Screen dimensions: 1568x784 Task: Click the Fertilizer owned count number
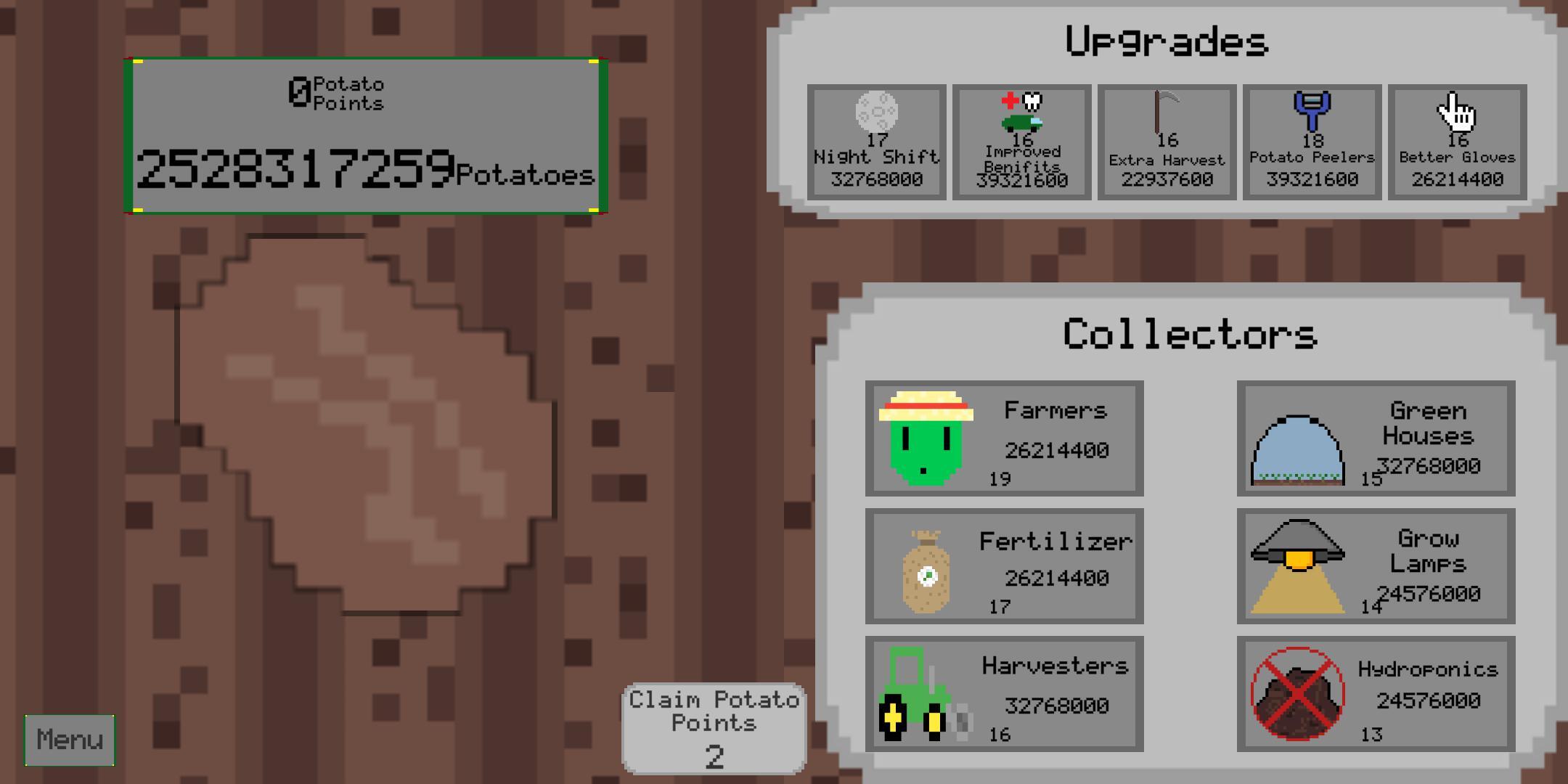(x=999, y=605)
